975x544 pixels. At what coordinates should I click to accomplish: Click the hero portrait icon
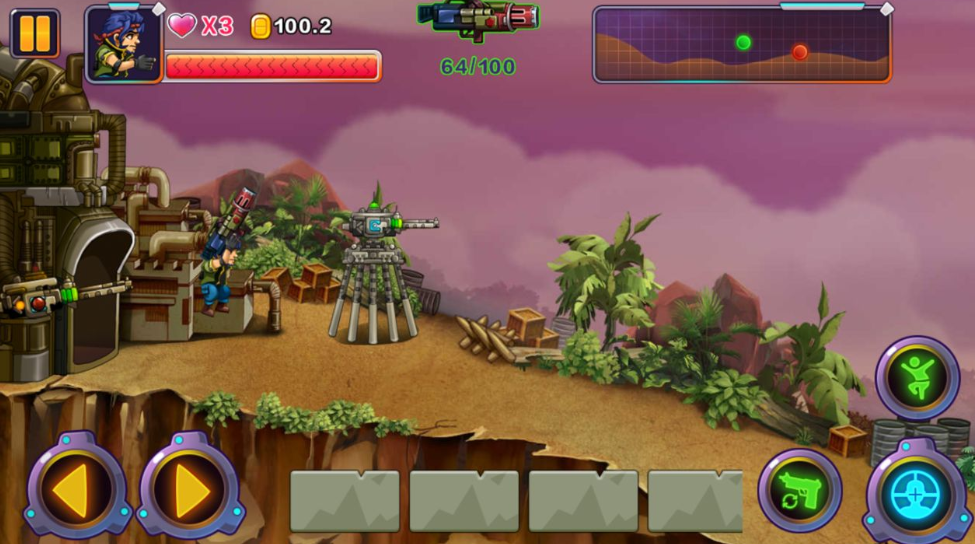pos(123,44)
